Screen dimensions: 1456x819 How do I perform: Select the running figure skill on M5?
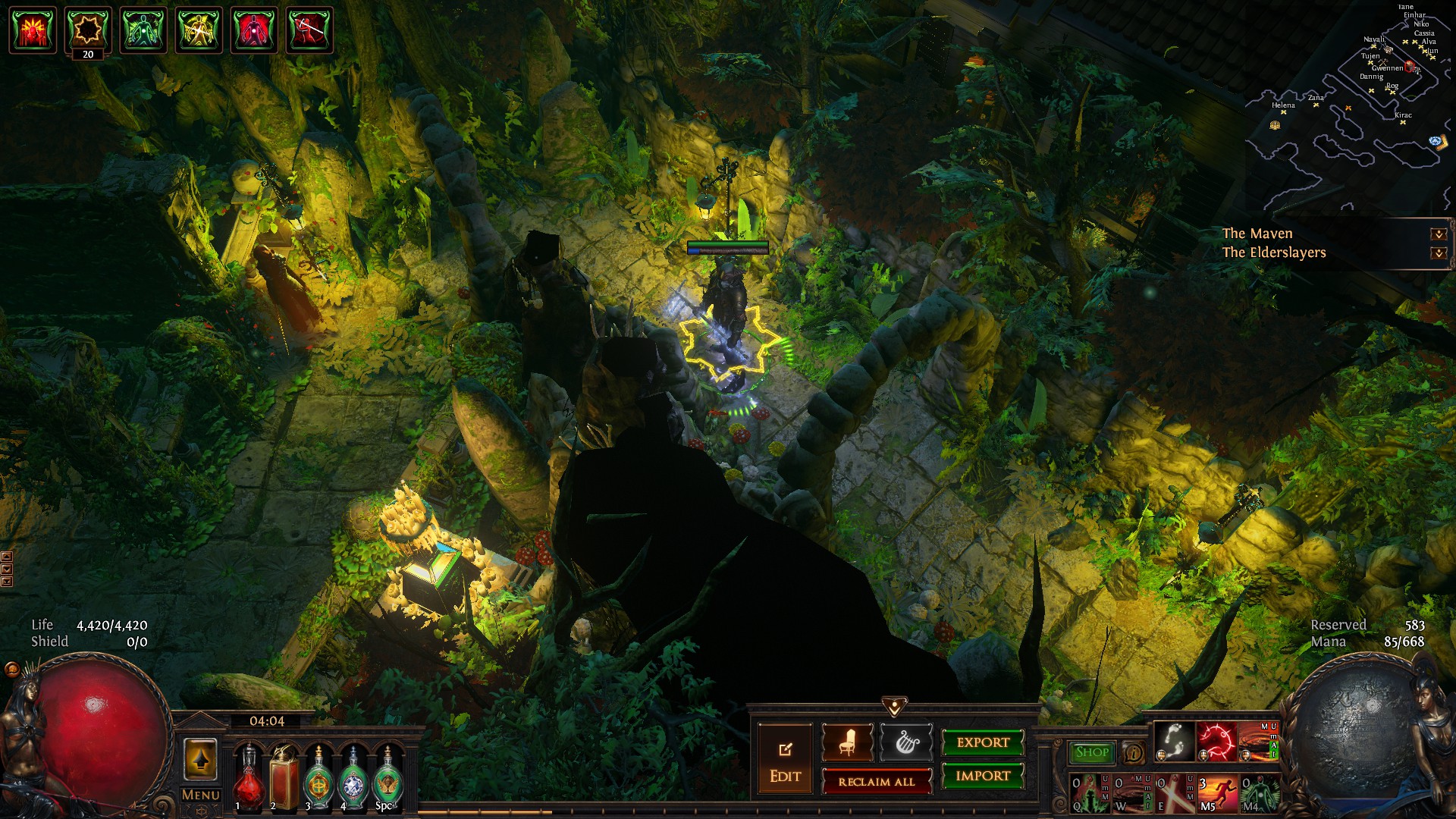(x=1216, y=792)
